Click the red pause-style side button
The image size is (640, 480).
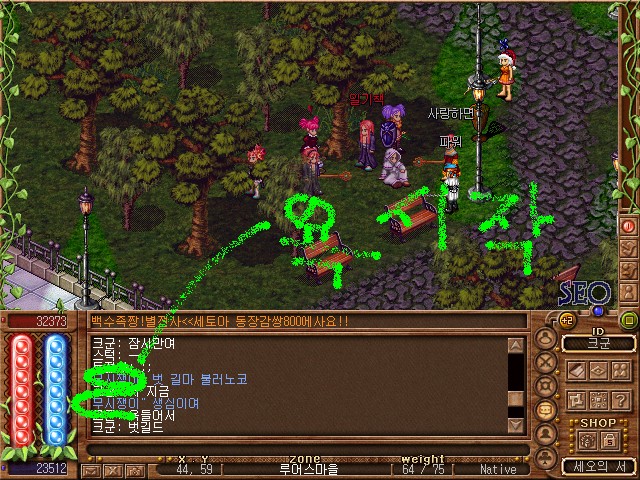[x=629, y=226]
